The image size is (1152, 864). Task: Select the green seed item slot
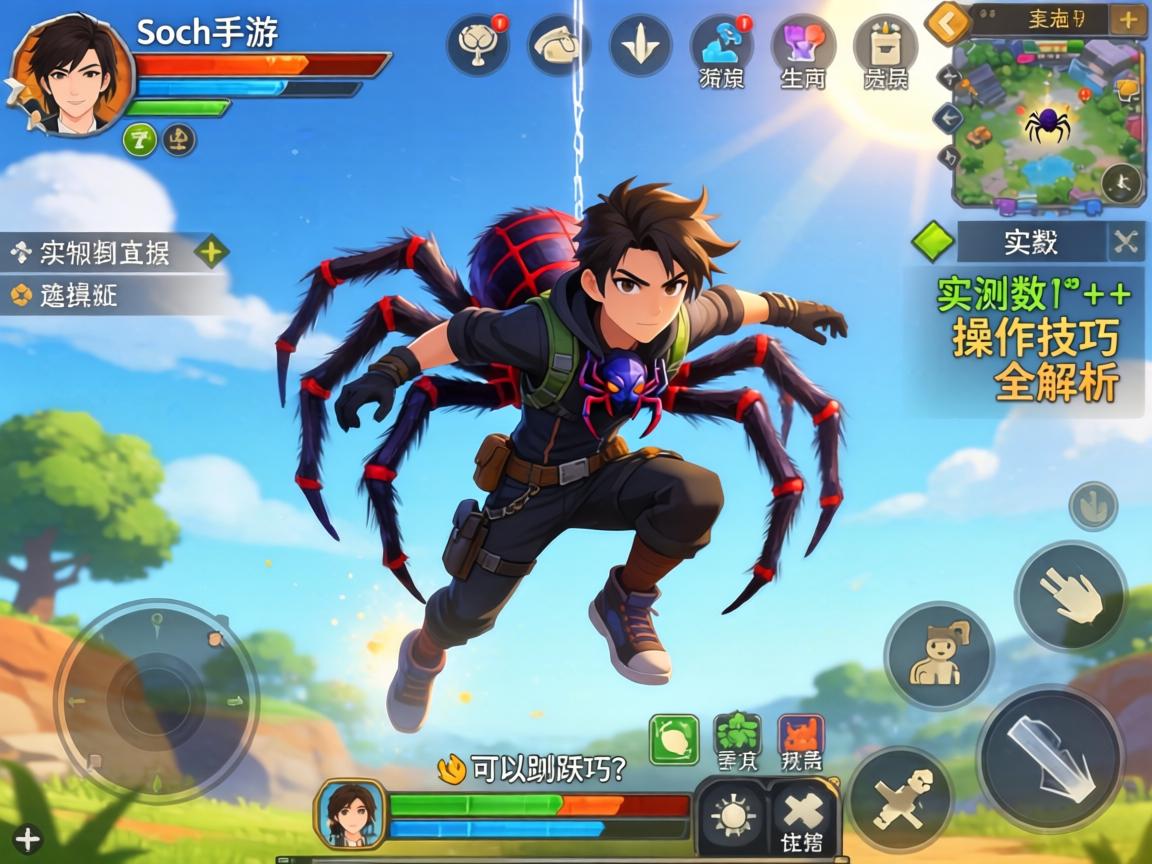pos(674,740)
